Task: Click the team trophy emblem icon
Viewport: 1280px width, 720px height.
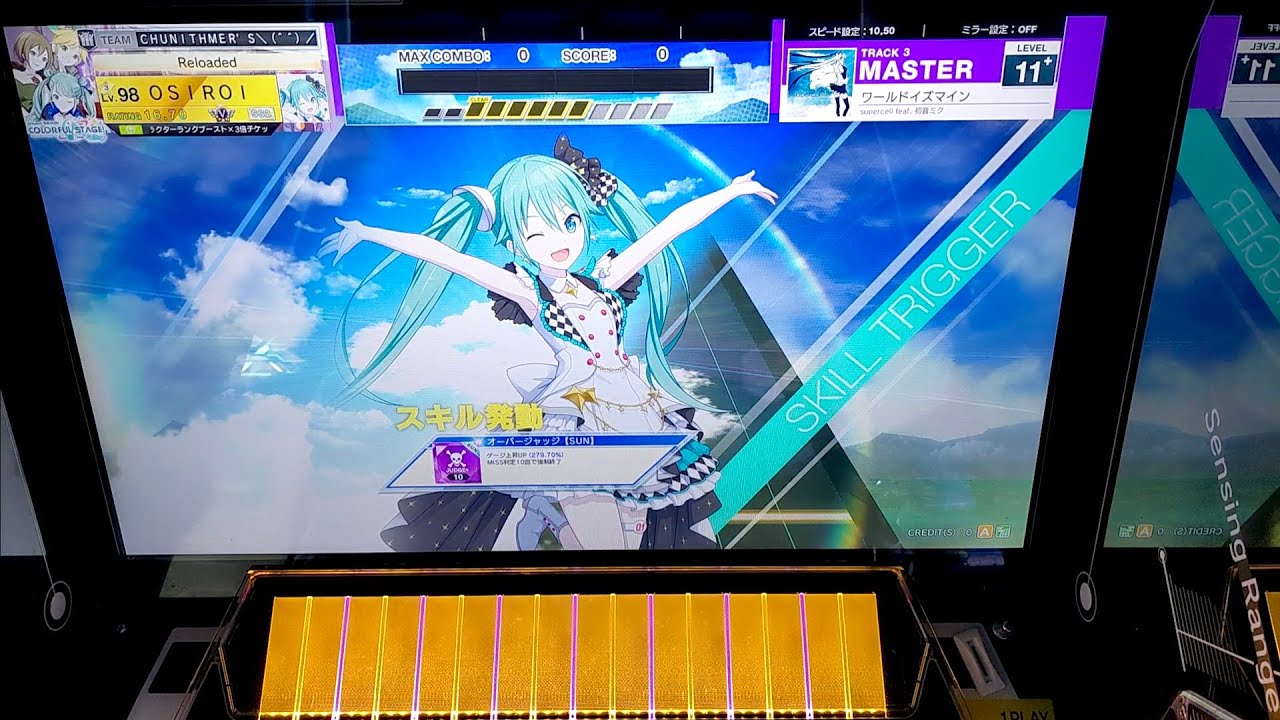Action: (x=85, y=37)
